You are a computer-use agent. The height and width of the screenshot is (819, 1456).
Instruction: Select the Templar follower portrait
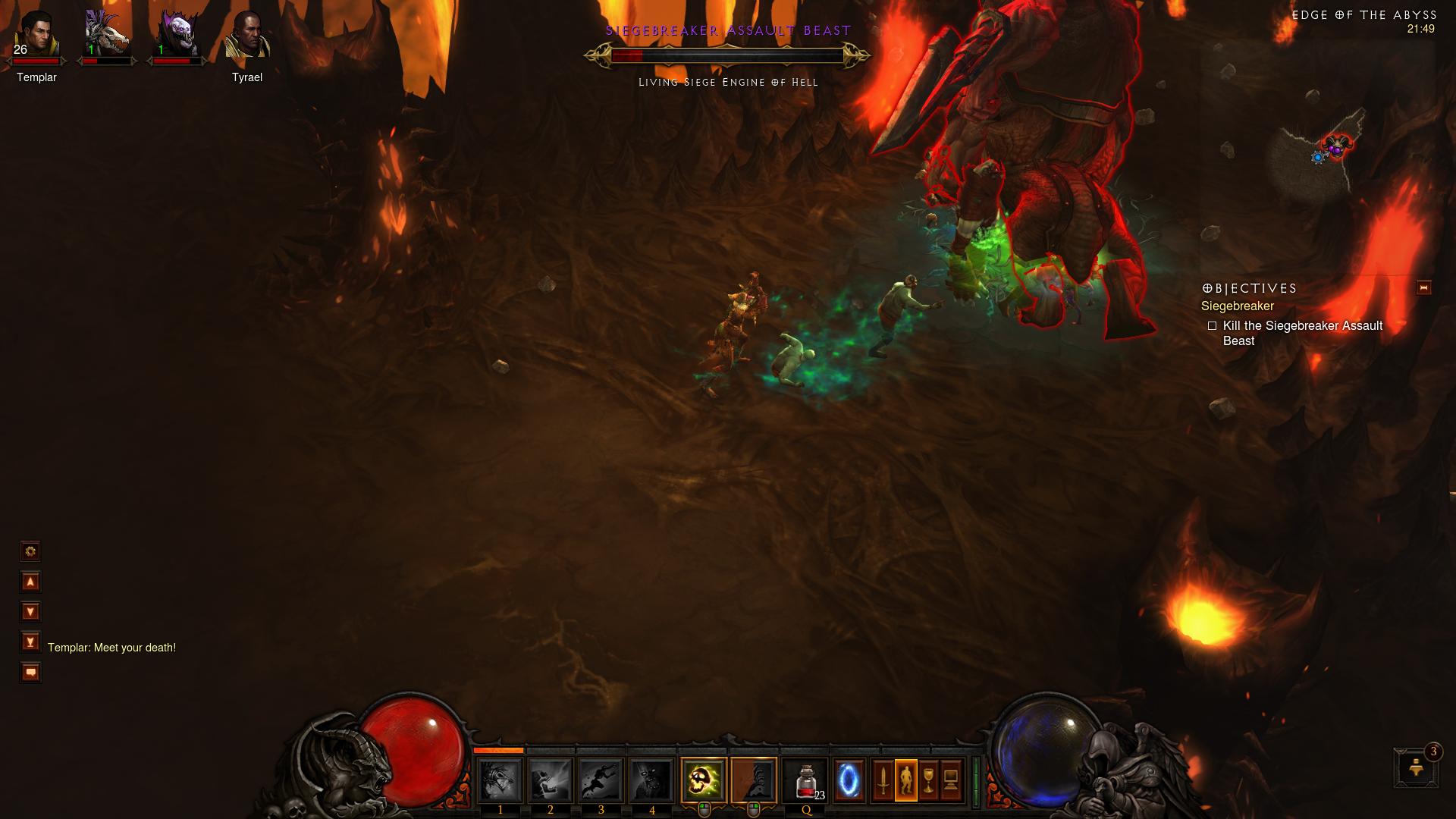36,36
